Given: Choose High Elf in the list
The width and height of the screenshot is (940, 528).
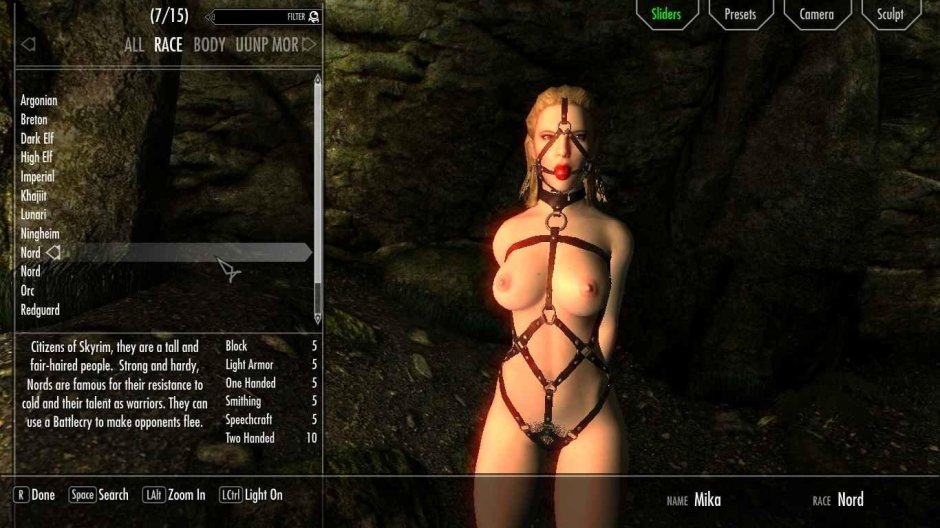Looking at the screenshot, I should [x=37, y=158].
